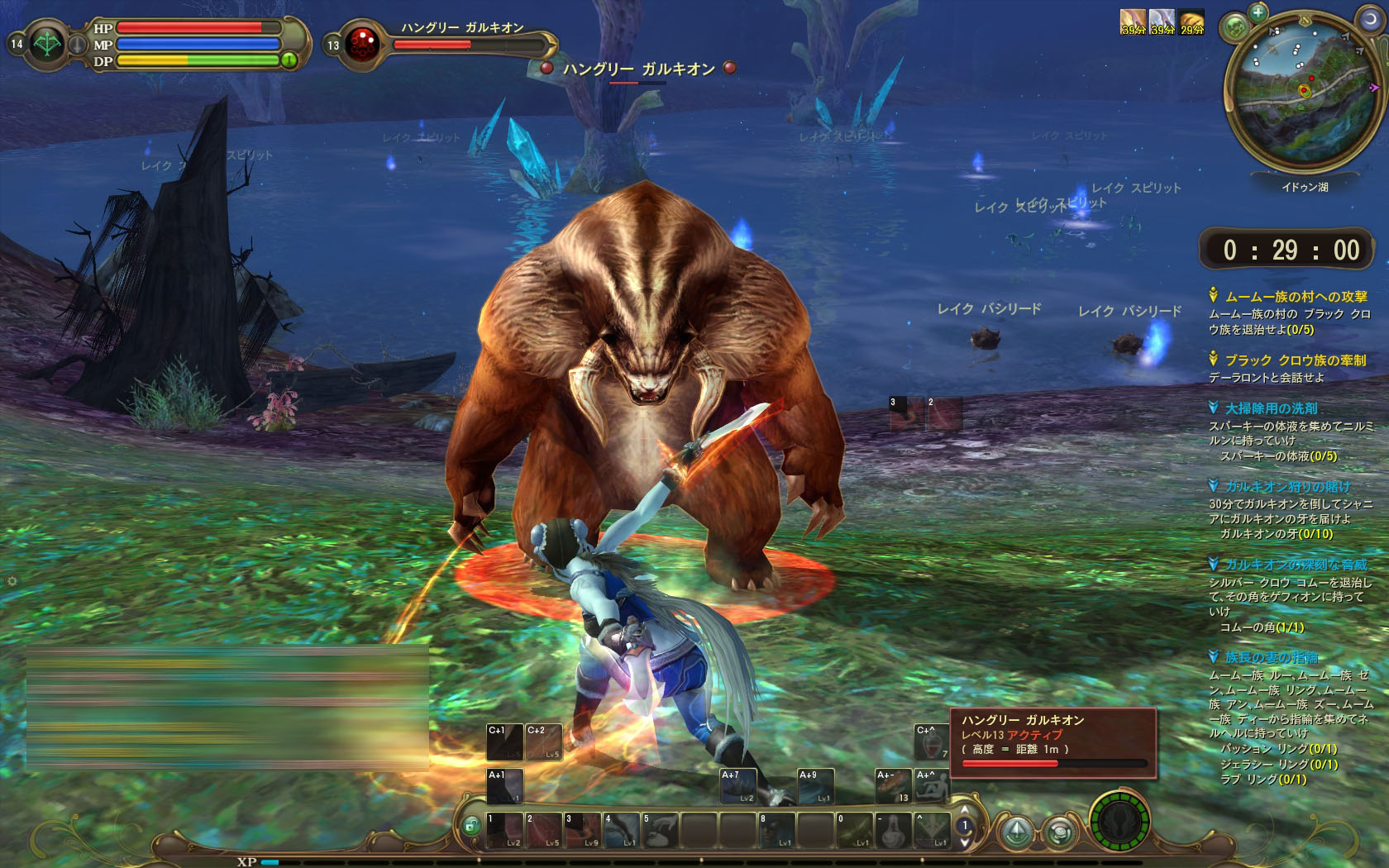Click the hotbar page up arrow

(x=964, y=810)
